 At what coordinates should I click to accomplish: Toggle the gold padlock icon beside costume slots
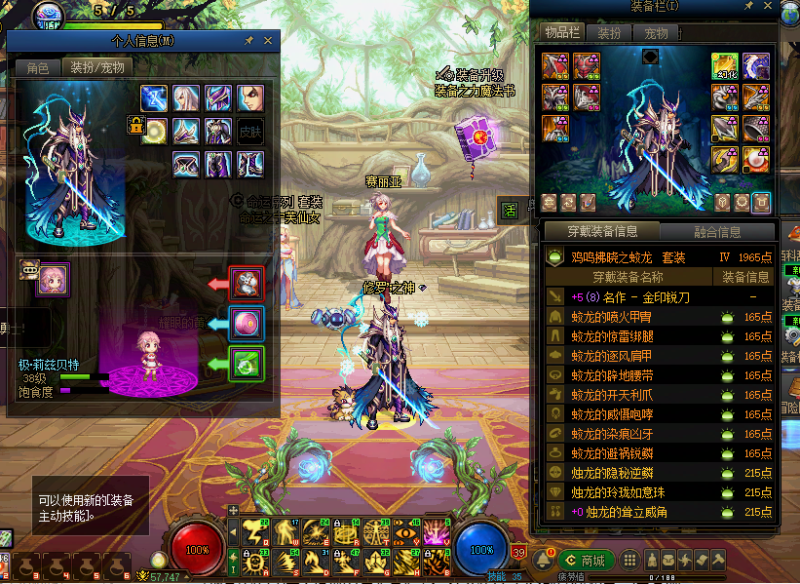[135, 125]
